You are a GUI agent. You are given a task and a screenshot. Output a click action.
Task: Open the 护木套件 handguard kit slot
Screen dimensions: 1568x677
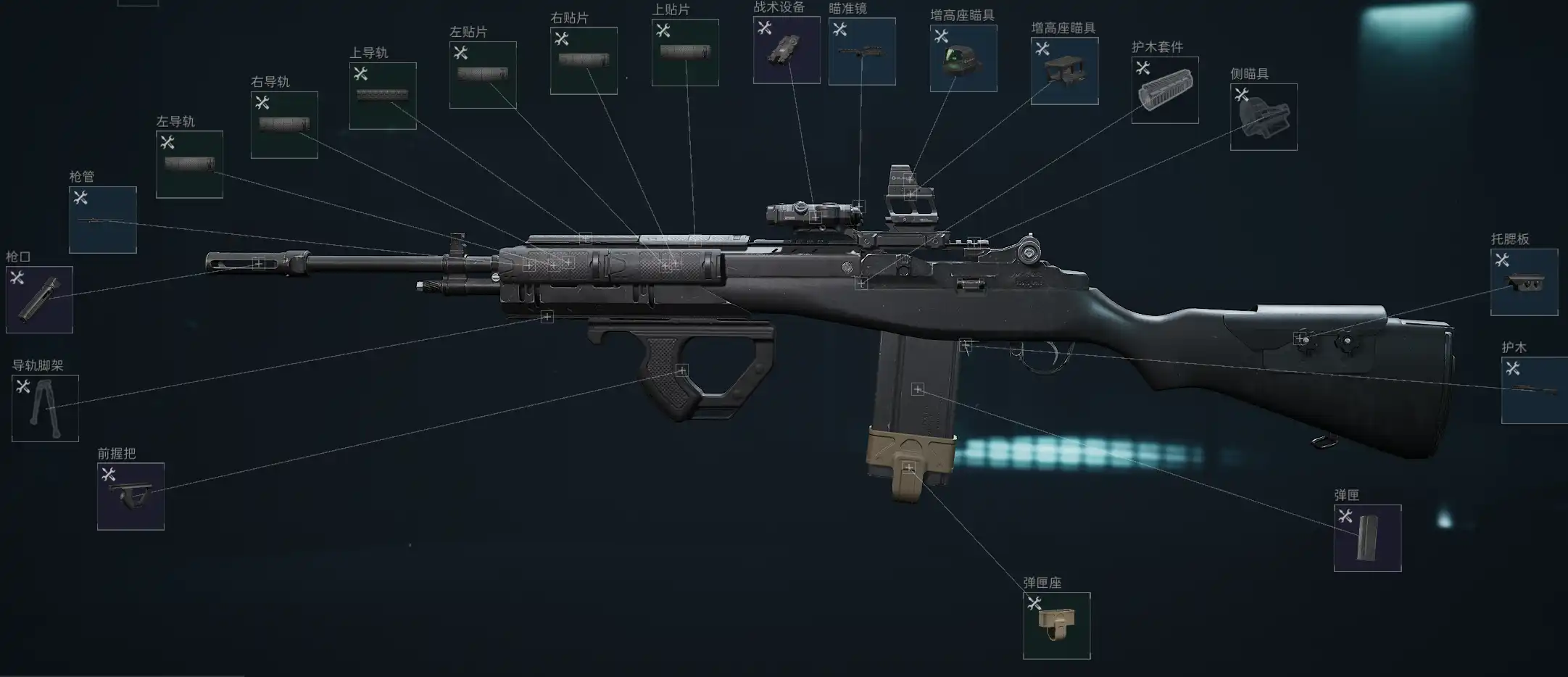click(x=1165, y=90)
